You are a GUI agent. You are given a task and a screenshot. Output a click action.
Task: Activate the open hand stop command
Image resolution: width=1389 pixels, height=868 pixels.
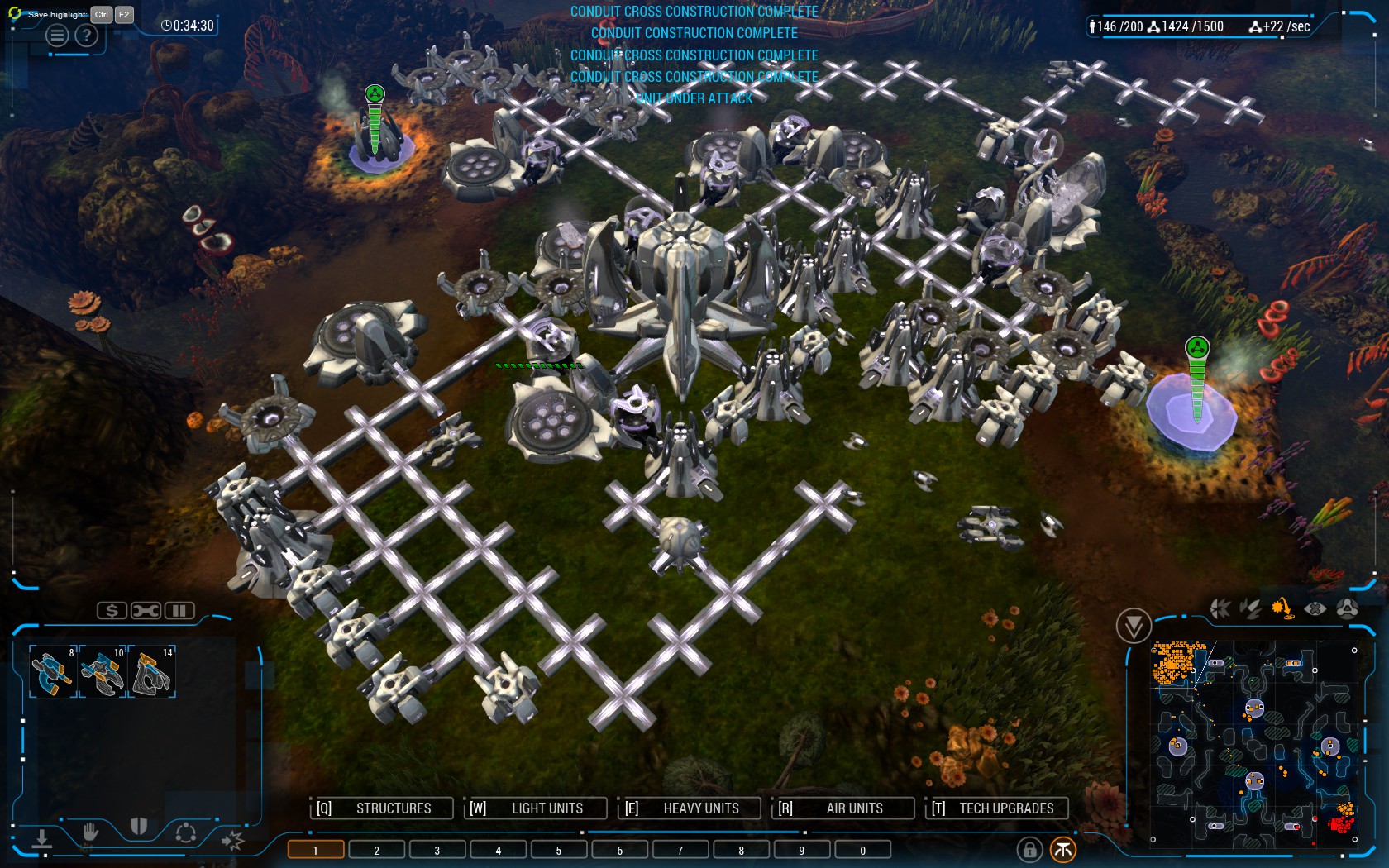pos(90,832)
